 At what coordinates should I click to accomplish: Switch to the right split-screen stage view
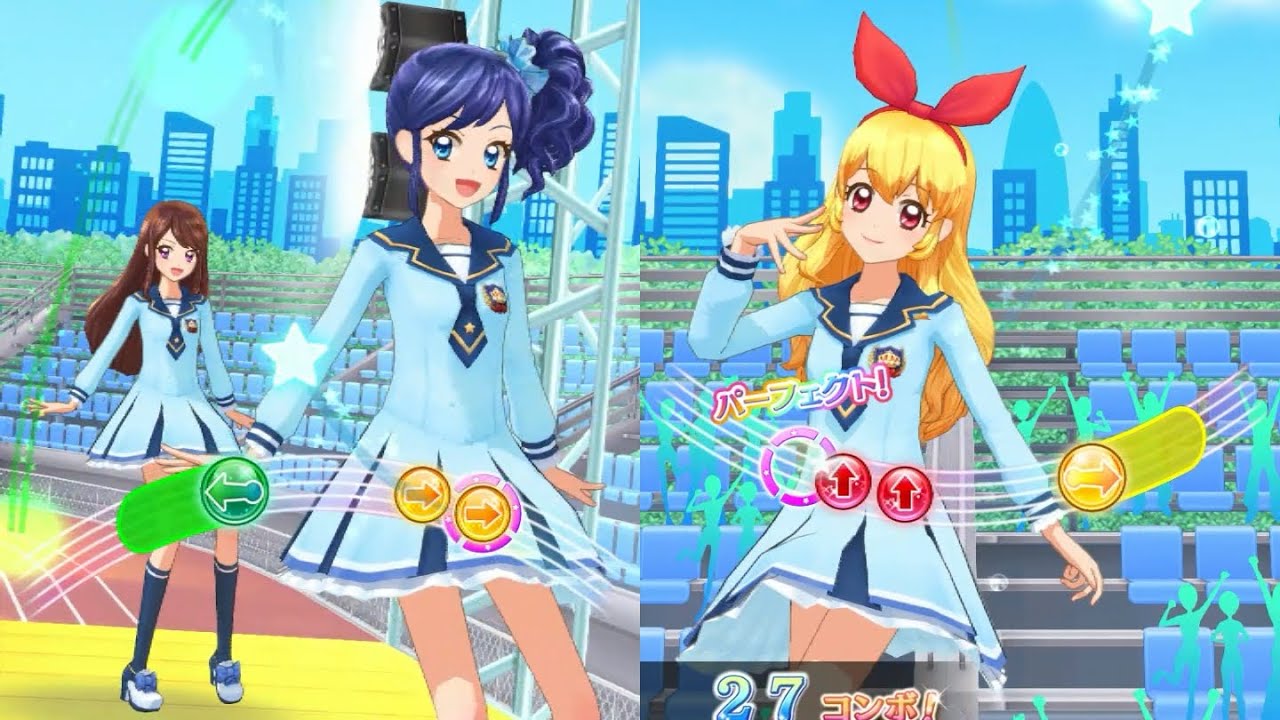coord(960,360)
